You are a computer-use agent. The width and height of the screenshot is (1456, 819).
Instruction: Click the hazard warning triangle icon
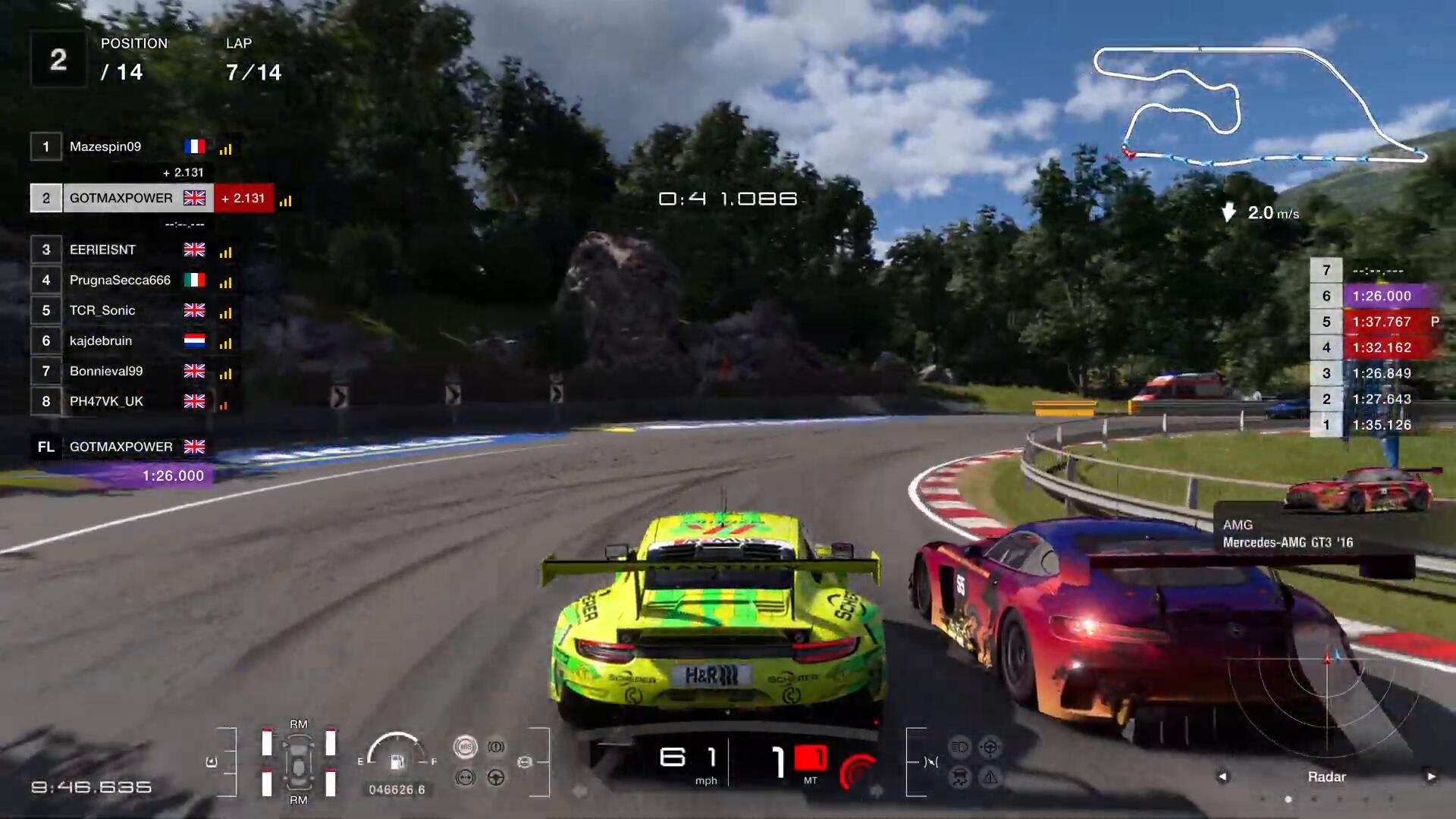point(990,777)
